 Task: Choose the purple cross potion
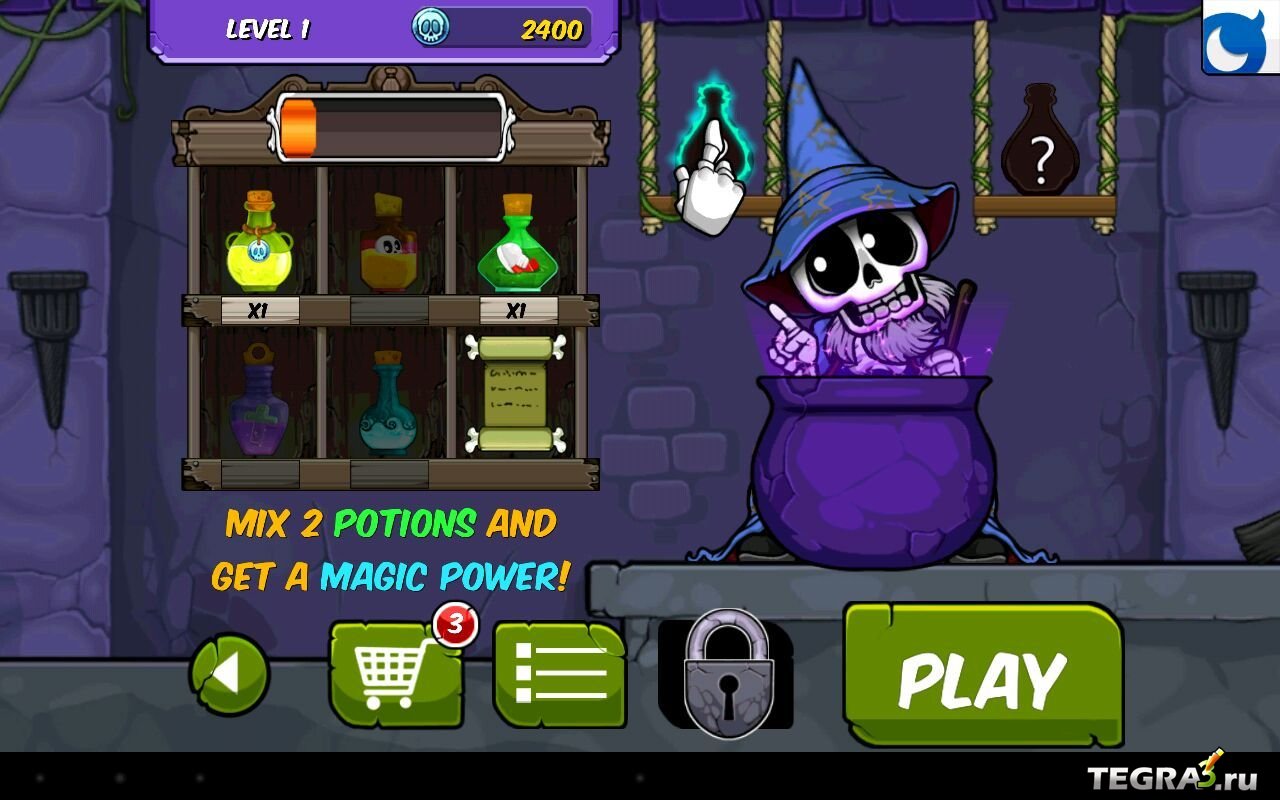[x=259, y=400]
